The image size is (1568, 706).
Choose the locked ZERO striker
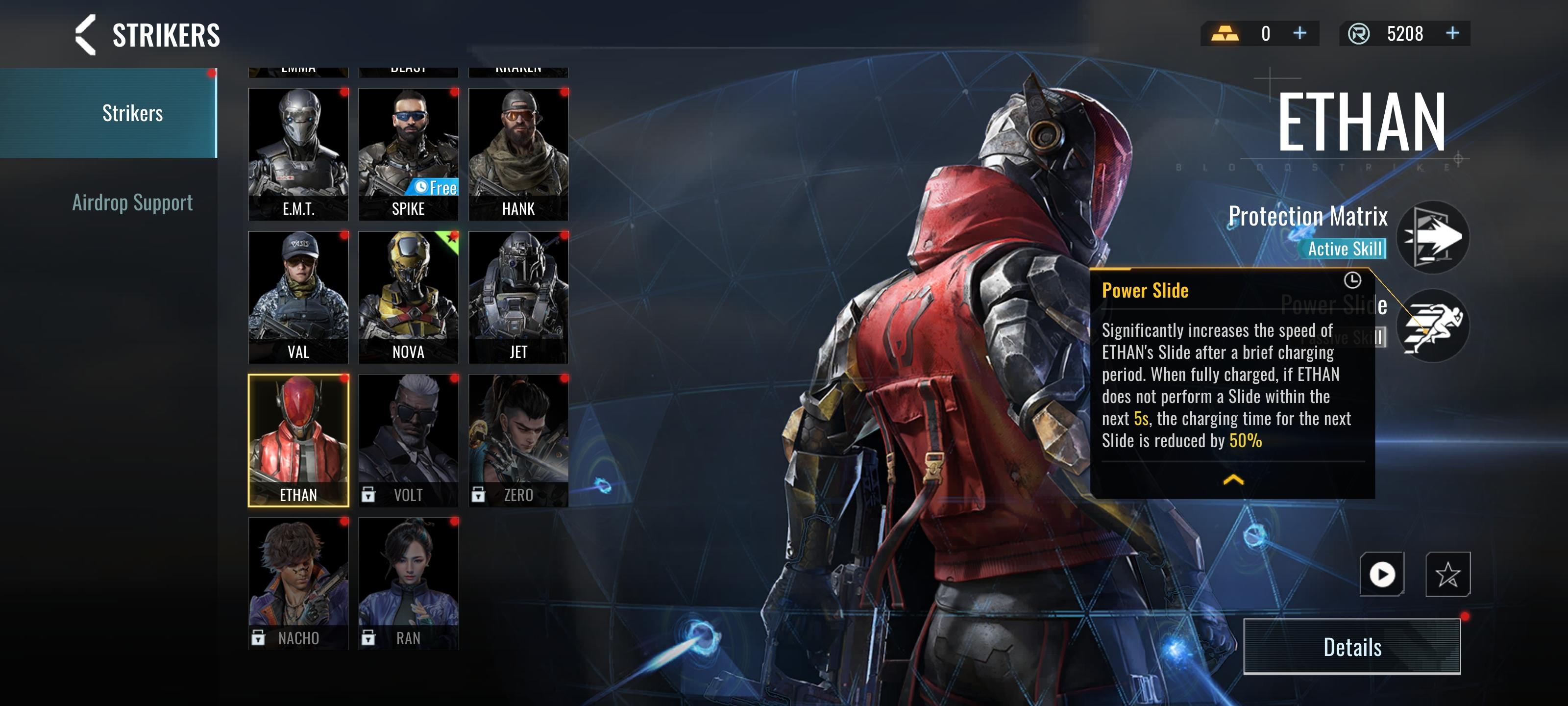coord(518,440)
